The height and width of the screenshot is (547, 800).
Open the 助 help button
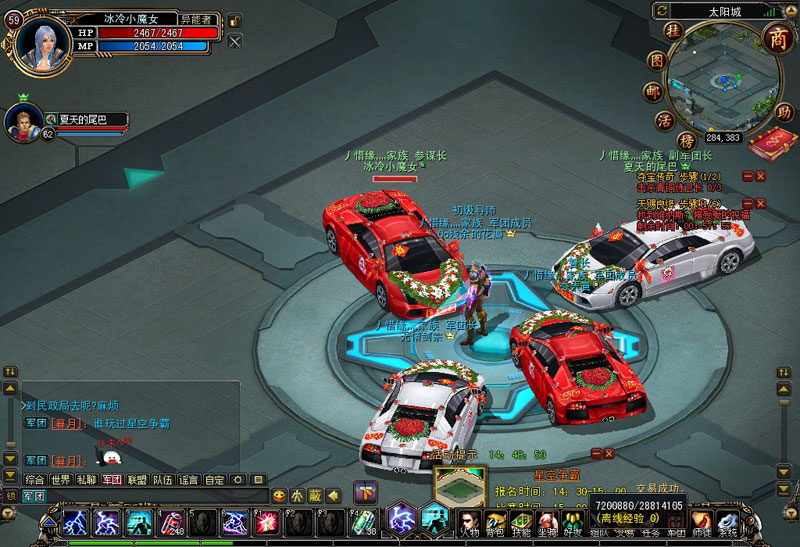coord(785,111)
